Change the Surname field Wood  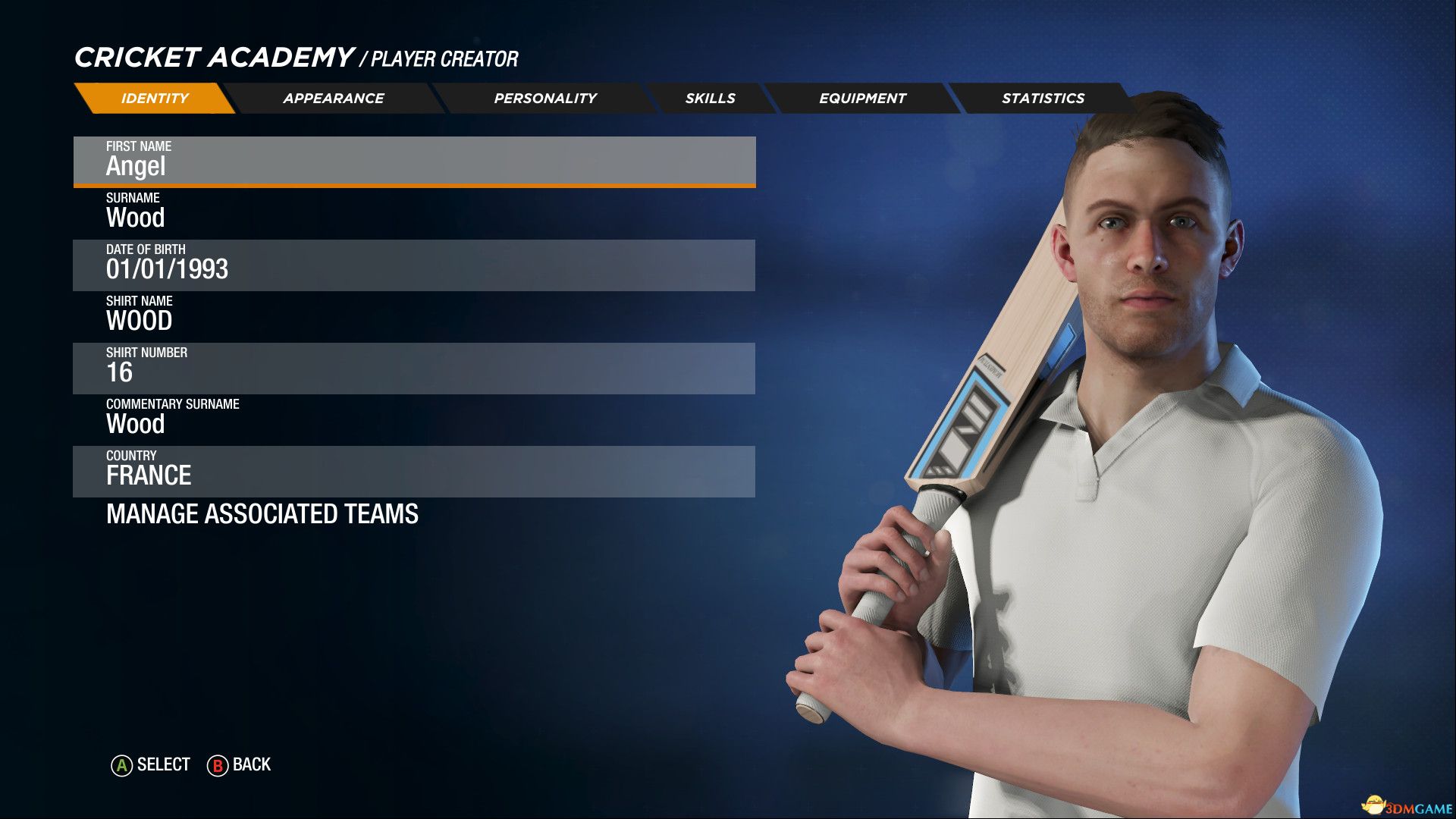point(414,212)
